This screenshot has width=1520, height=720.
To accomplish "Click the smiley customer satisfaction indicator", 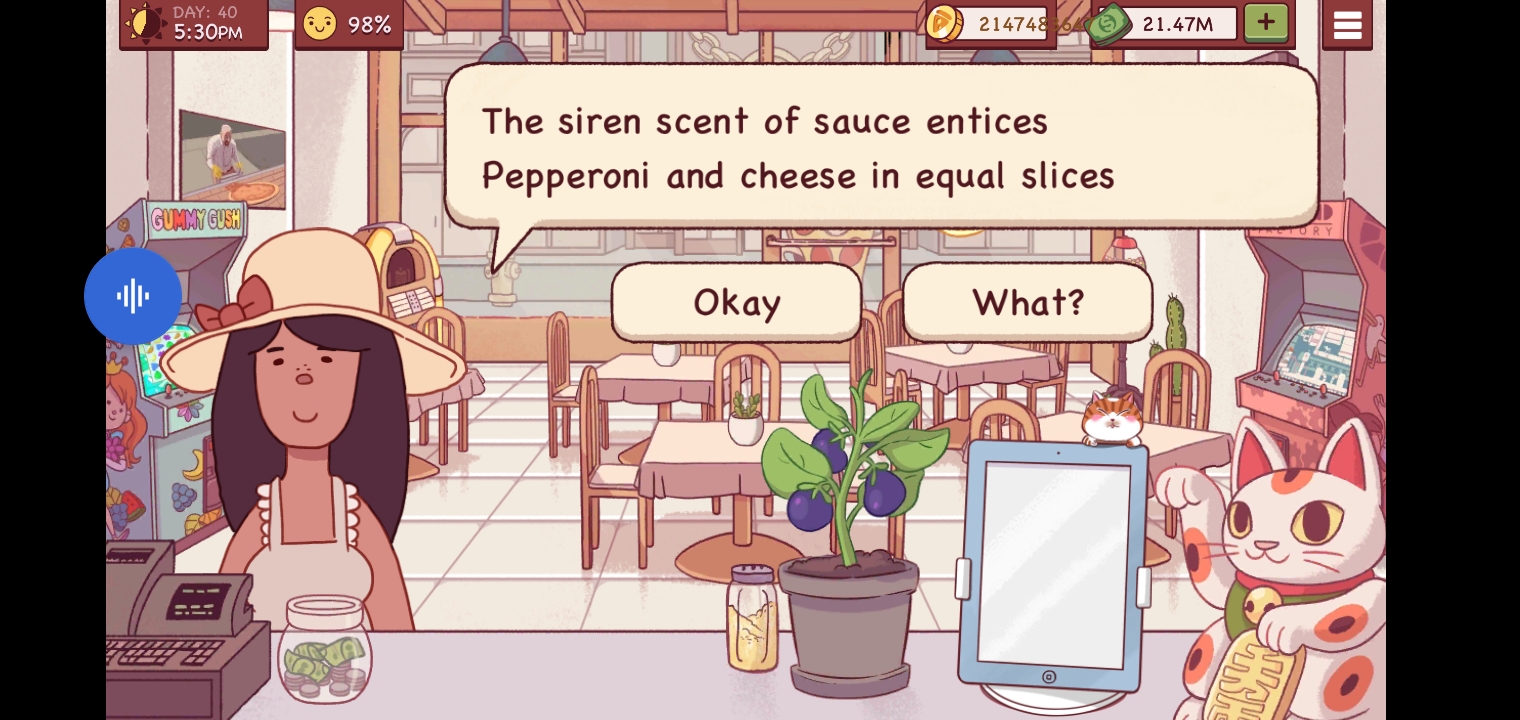I will point(348,24).
